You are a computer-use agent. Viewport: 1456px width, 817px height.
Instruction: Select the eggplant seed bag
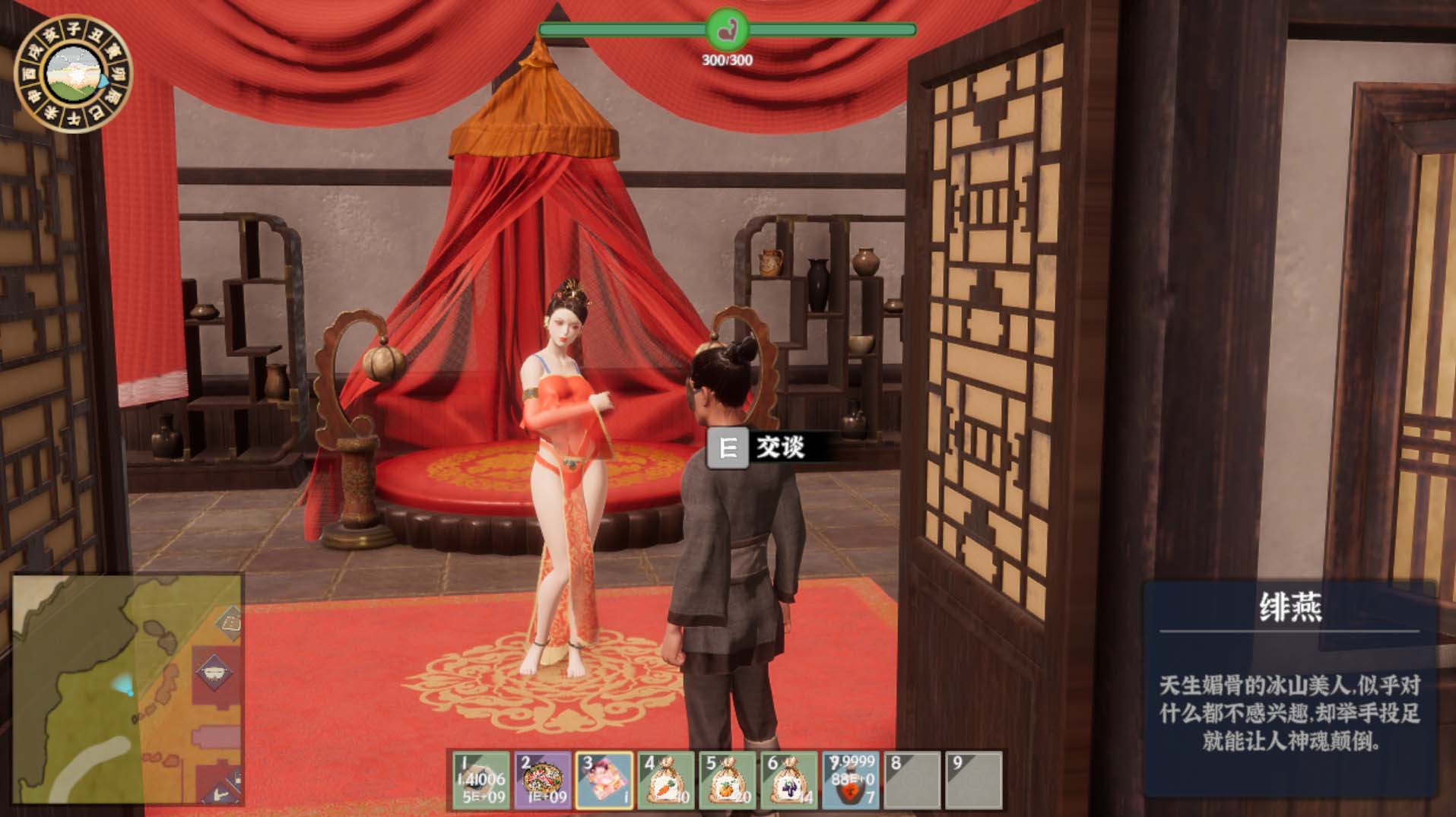(789, 779)
